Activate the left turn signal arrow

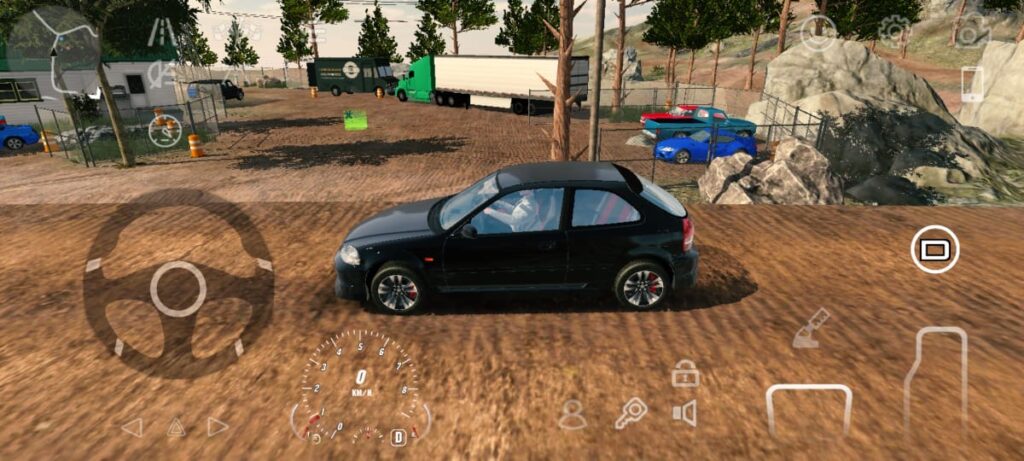pos(132,427)
